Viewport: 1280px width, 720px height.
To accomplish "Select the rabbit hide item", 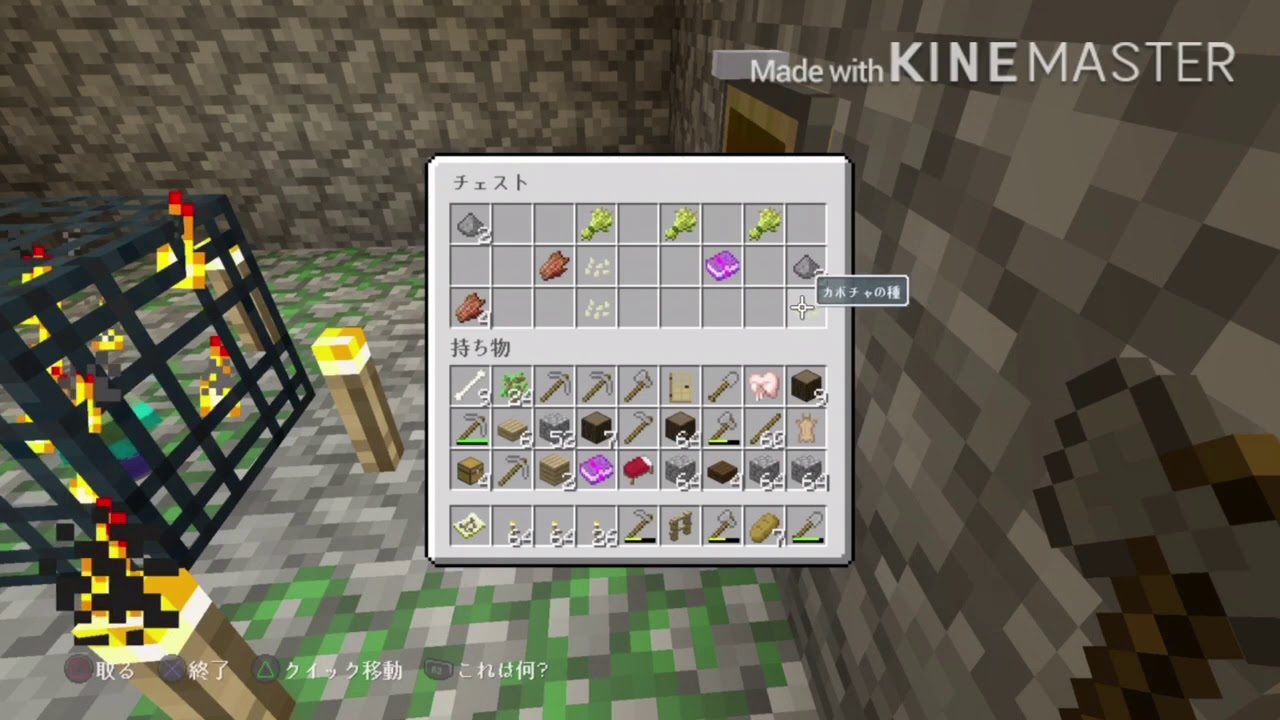I will pos(806,428).
